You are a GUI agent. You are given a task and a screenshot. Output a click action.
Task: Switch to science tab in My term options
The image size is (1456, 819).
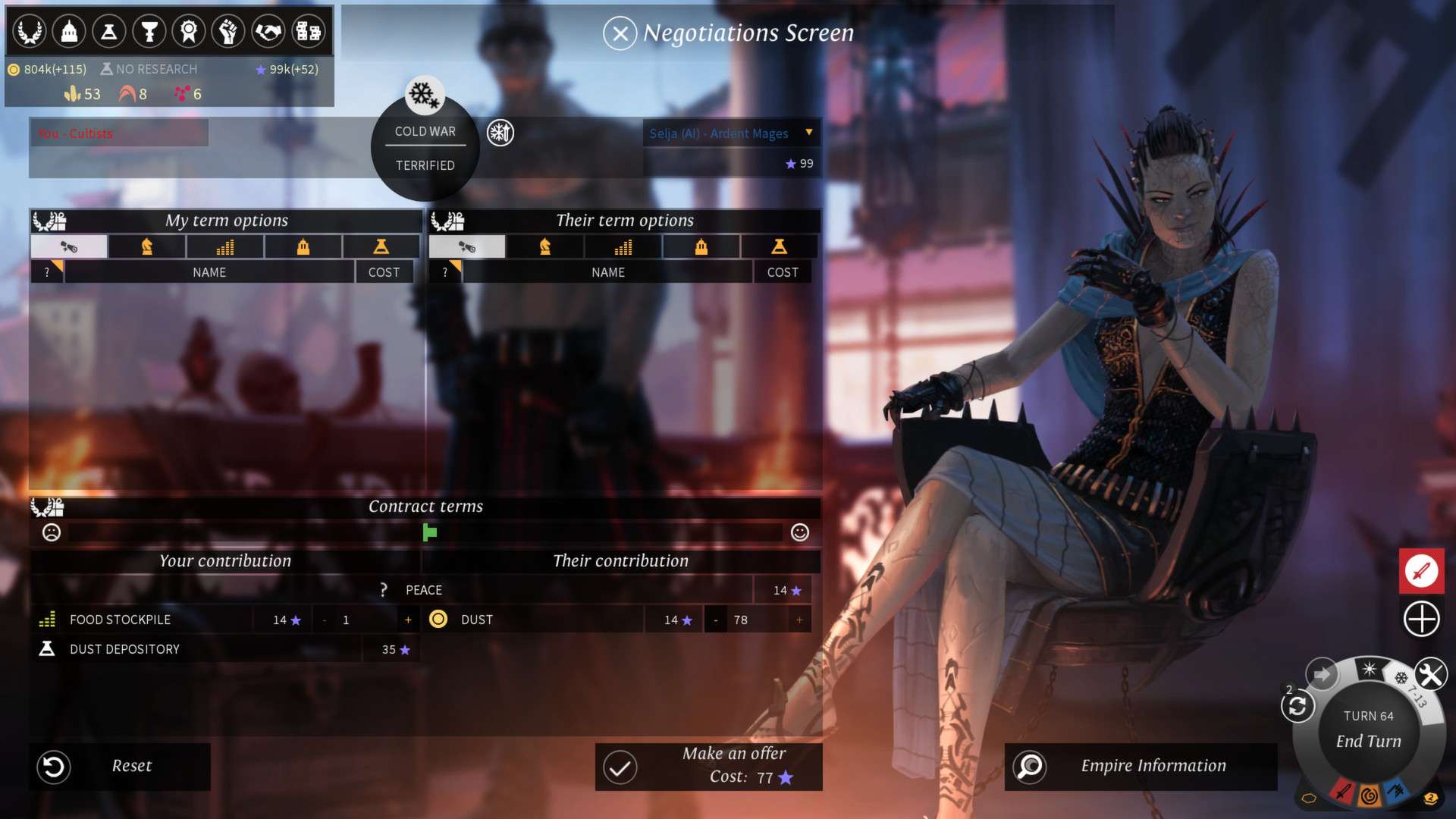pyautogui.click(x=381, y=246)
